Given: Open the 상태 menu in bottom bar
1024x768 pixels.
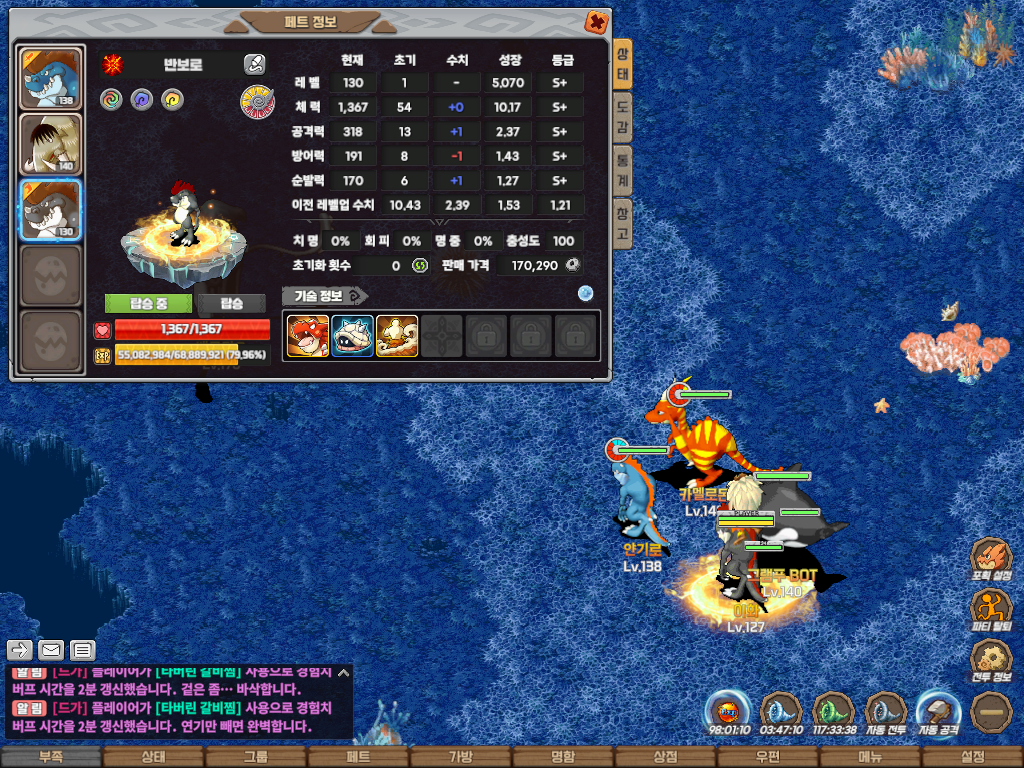Looking at the screenshot, I should [x=153, y=757].
